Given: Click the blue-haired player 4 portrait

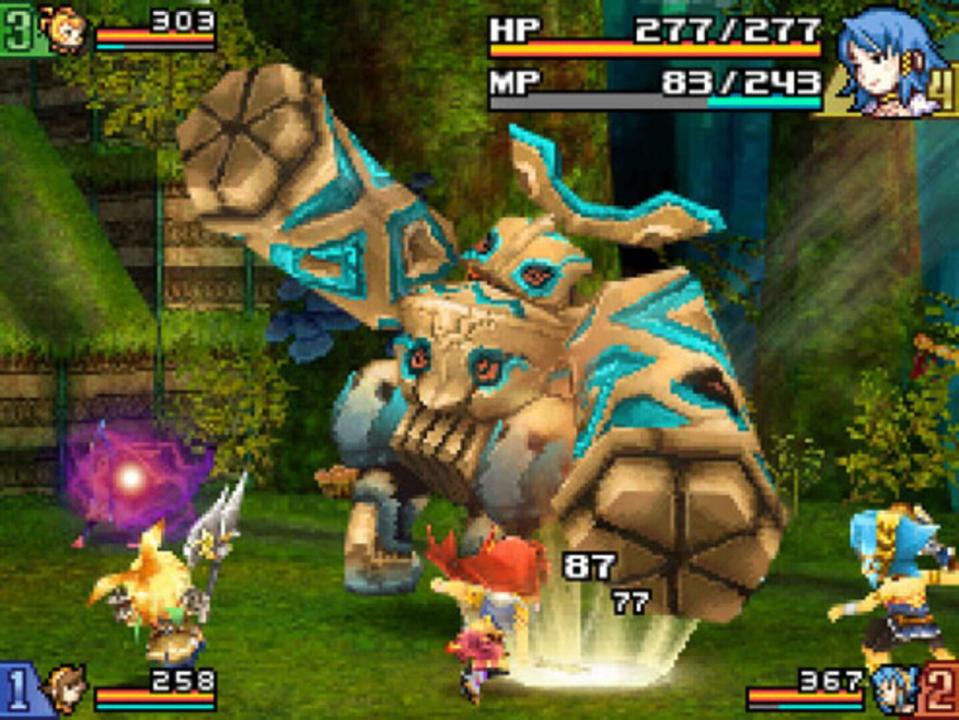Looking at the screenshot, I should (878, 58).
